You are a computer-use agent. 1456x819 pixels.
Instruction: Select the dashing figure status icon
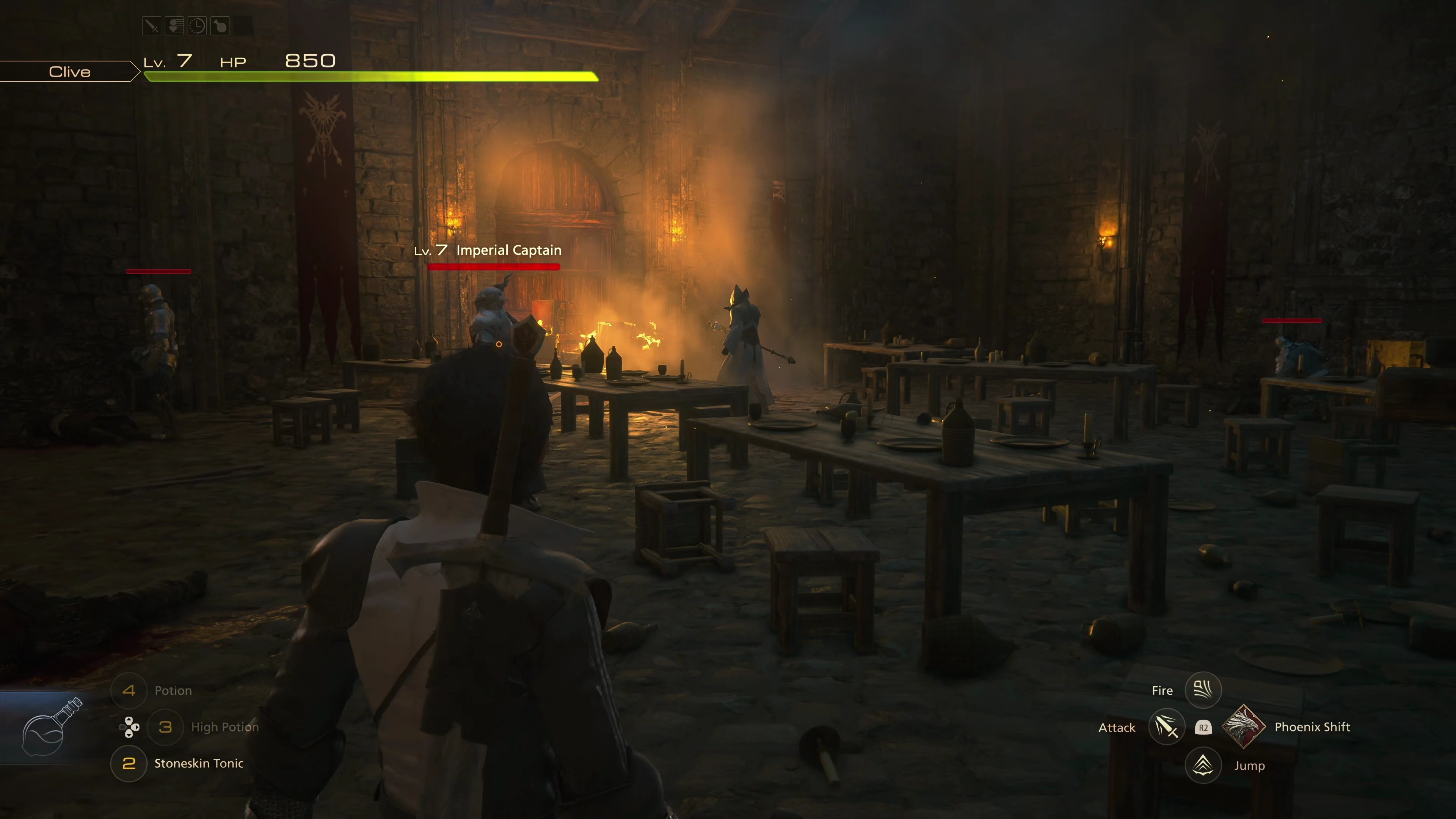click(175, 26)
